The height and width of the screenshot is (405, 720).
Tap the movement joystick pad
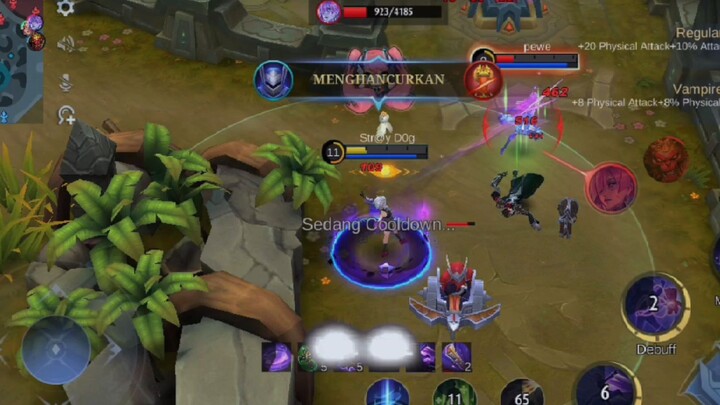click(56, 350)
